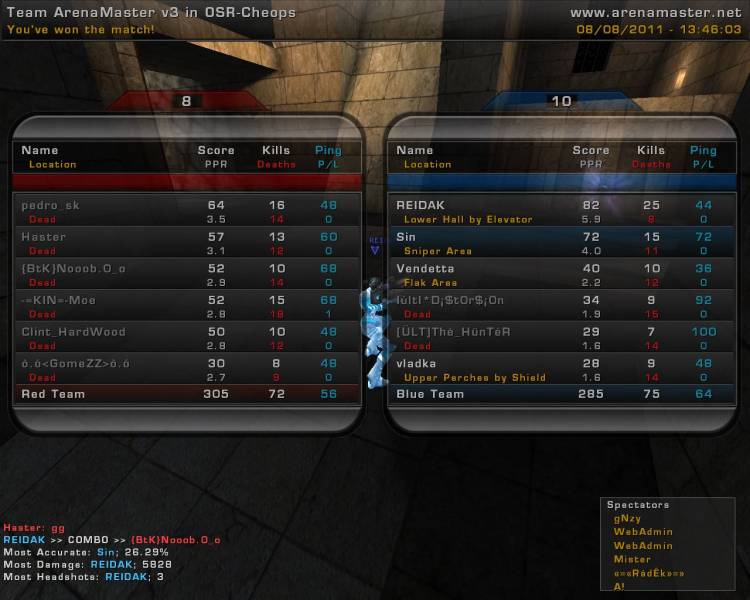The height and width of the screenshot is (600, 750).
Task: Select the GomeZZ player row
Action: 186,369
